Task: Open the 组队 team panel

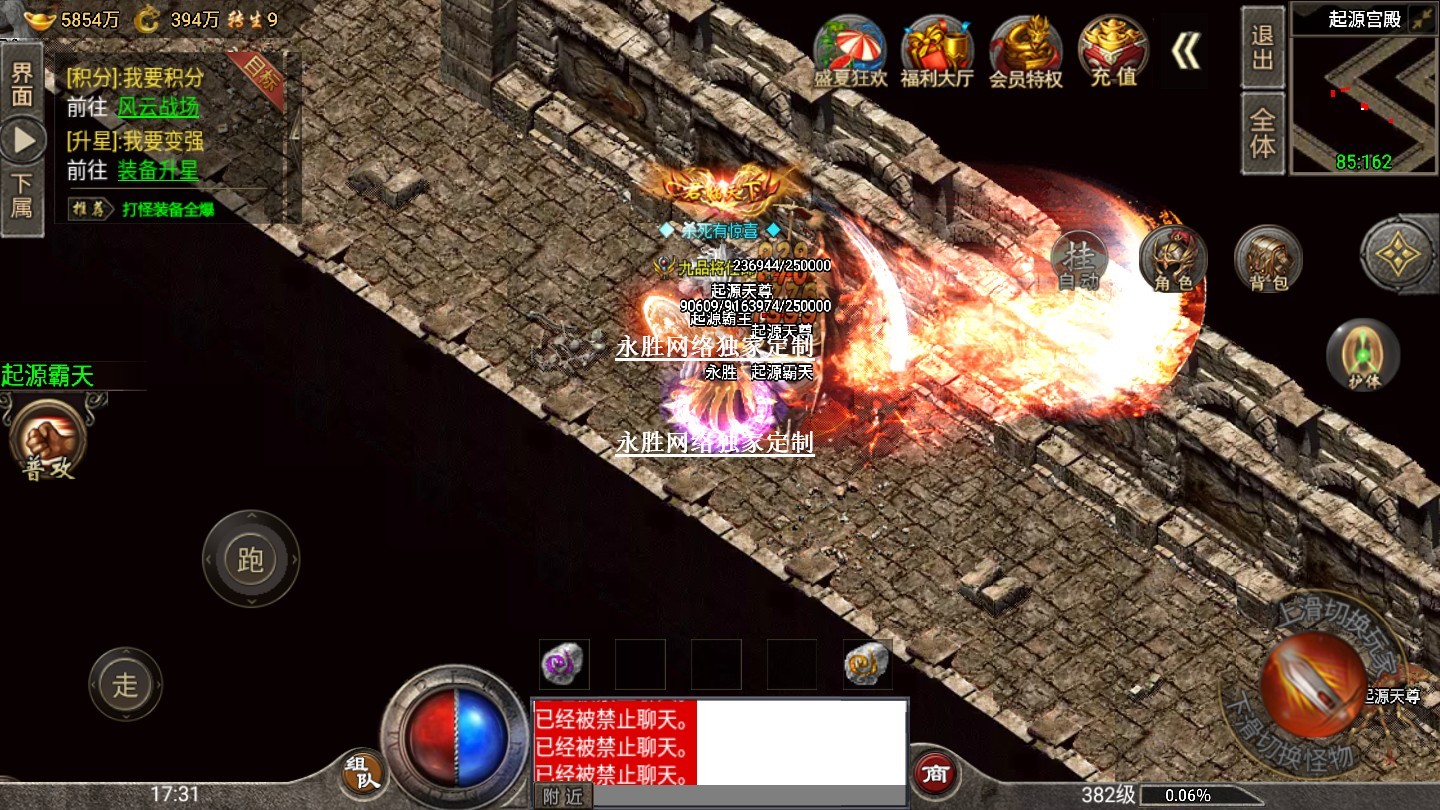Action: (363, 773)
